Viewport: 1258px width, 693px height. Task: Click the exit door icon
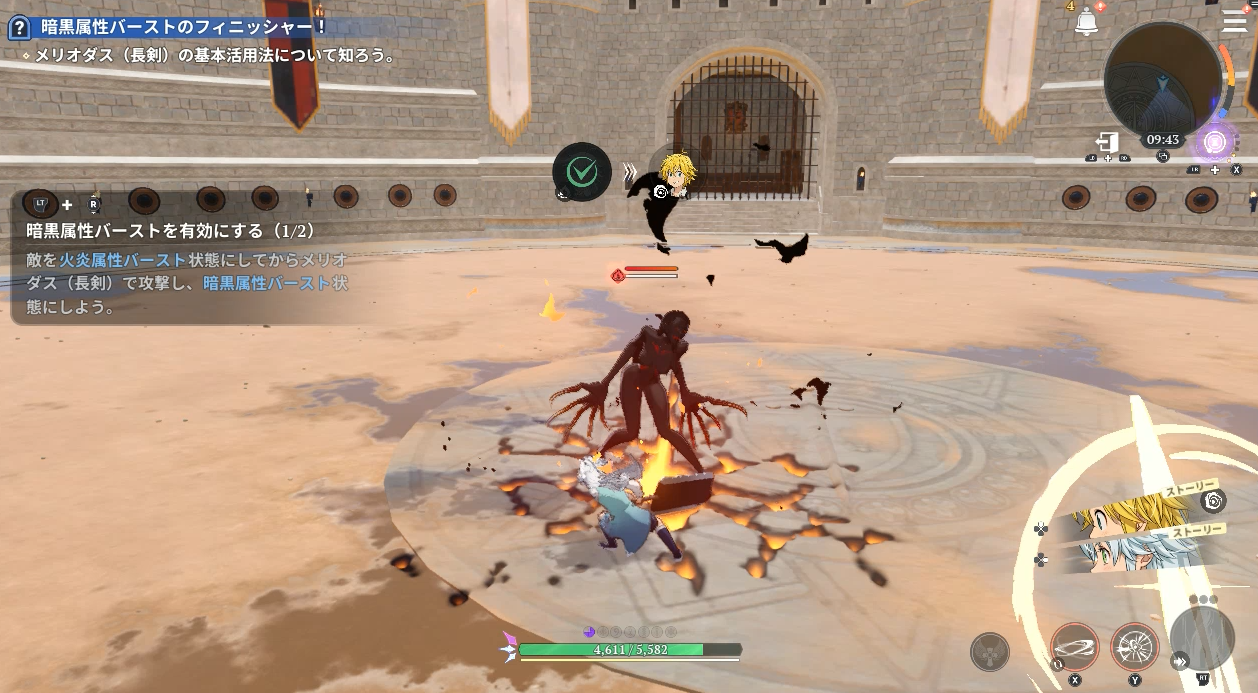point(1108,143)
